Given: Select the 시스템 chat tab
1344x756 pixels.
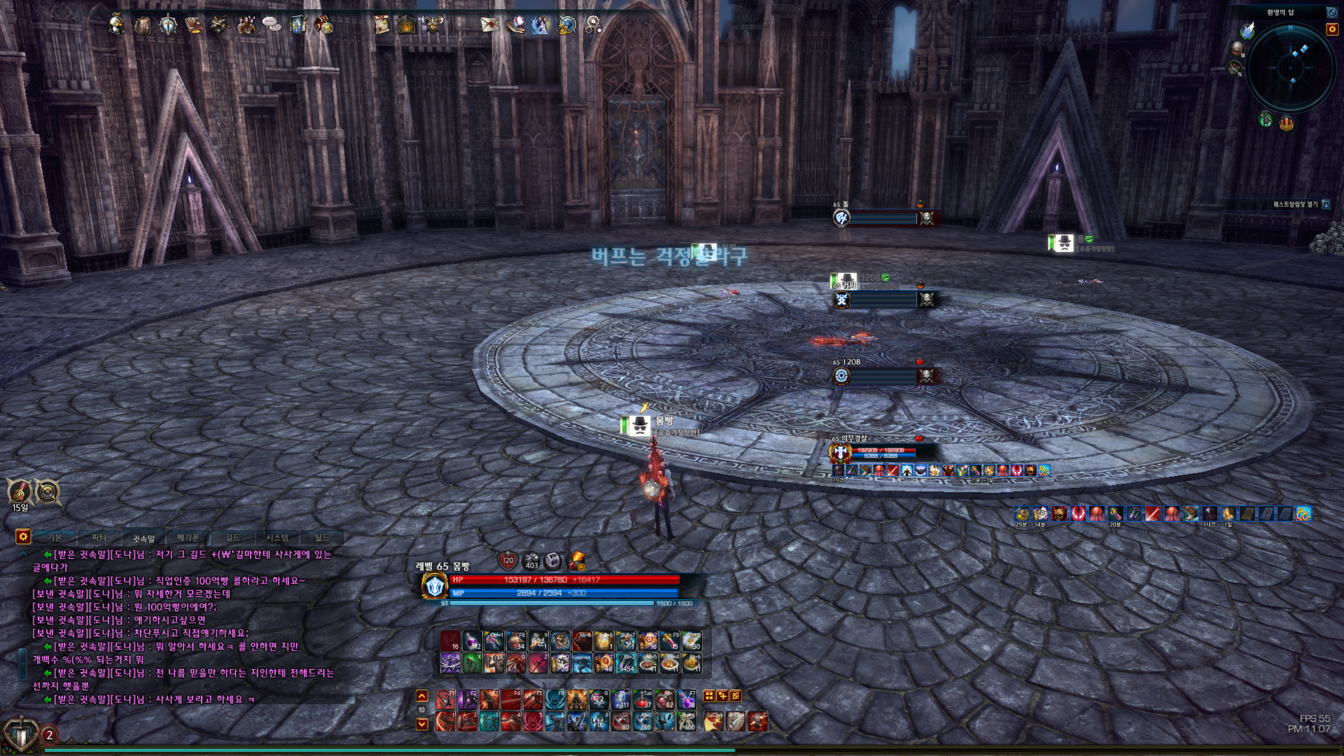Looking at the screenshot, I should coord(277,538).
